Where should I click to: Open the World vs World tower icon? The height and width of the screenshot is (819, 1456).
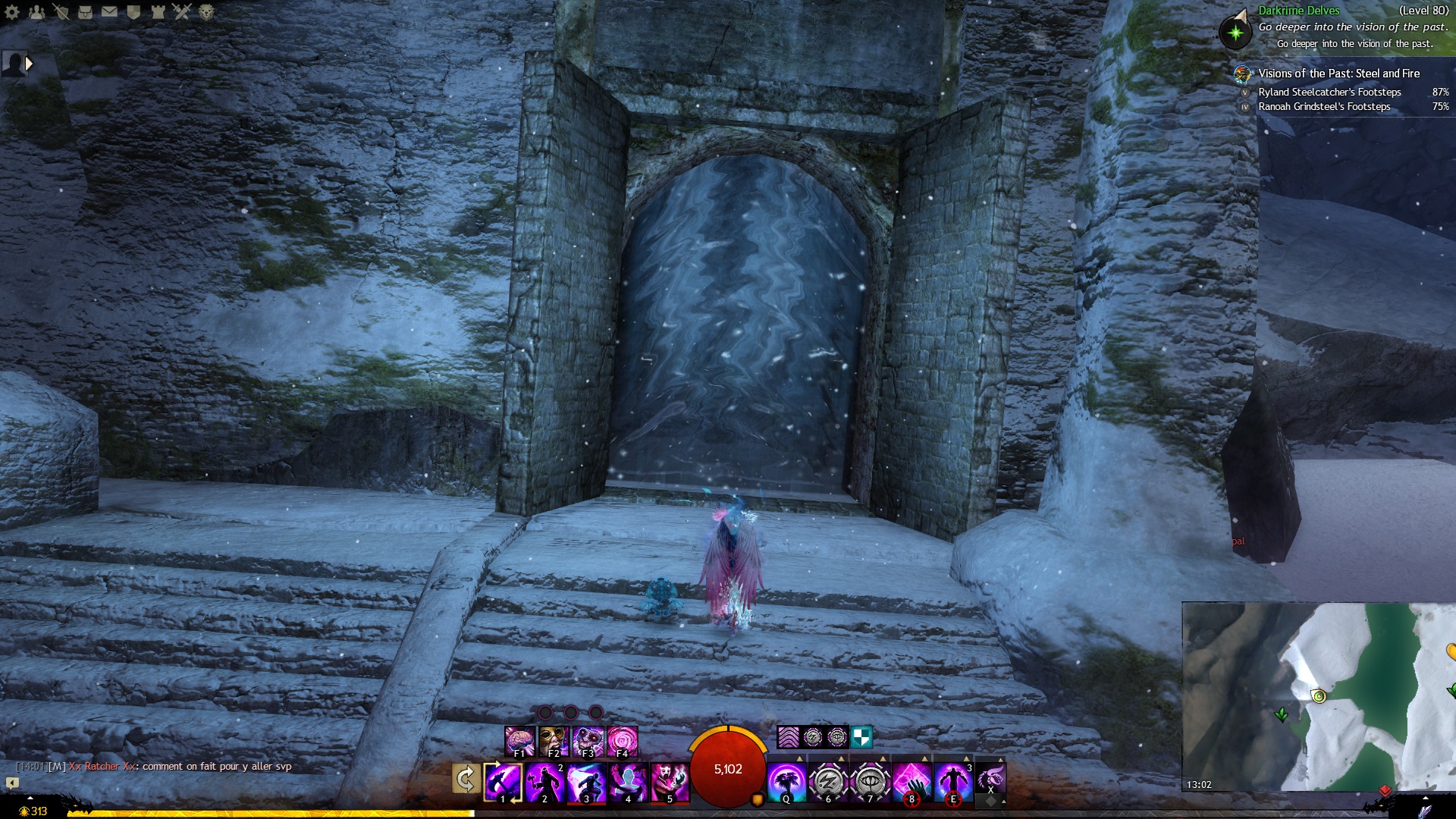click(x=158, y=11)
